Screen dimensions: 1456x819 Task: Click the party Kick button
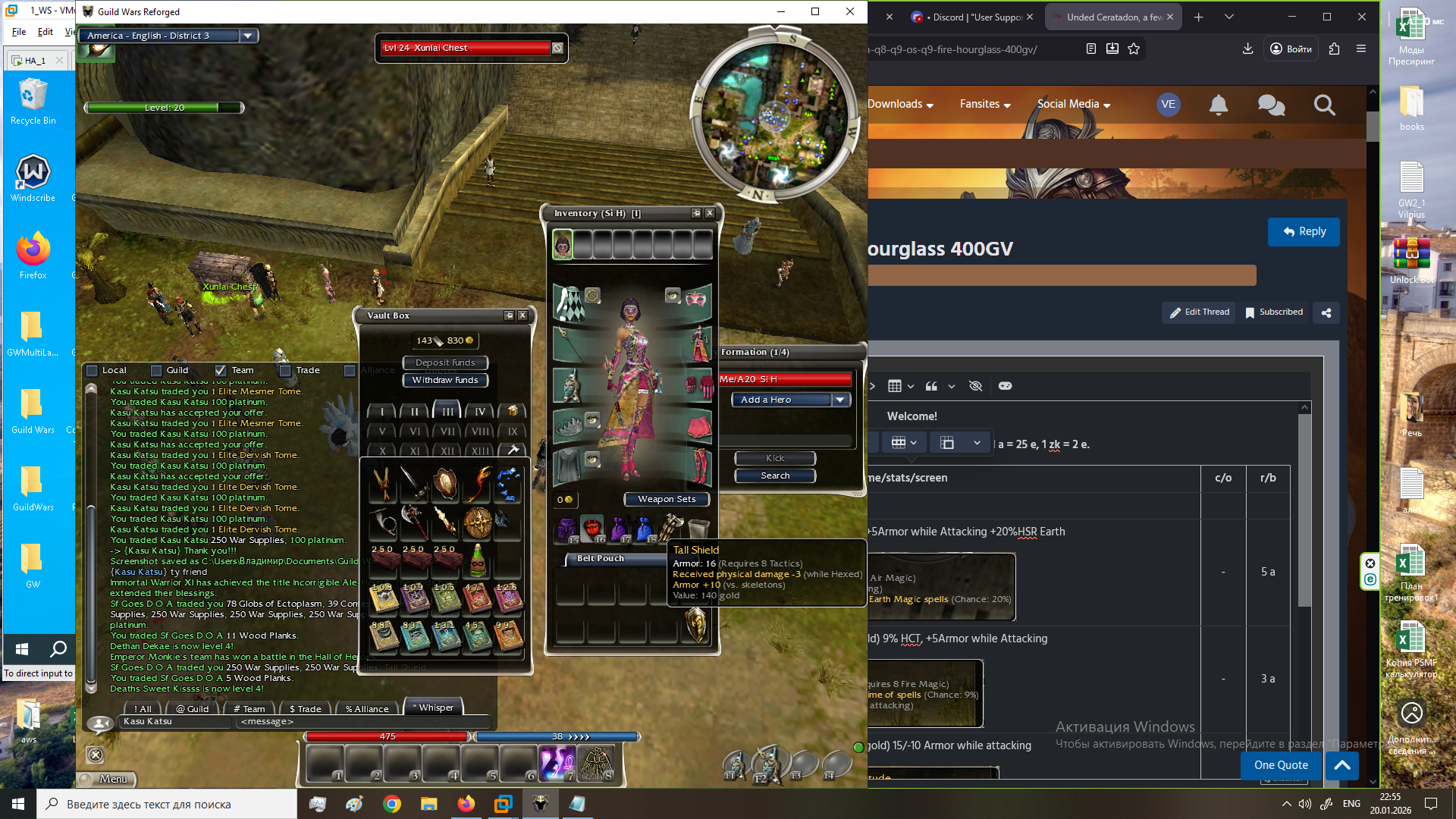(x=775, y=458)
